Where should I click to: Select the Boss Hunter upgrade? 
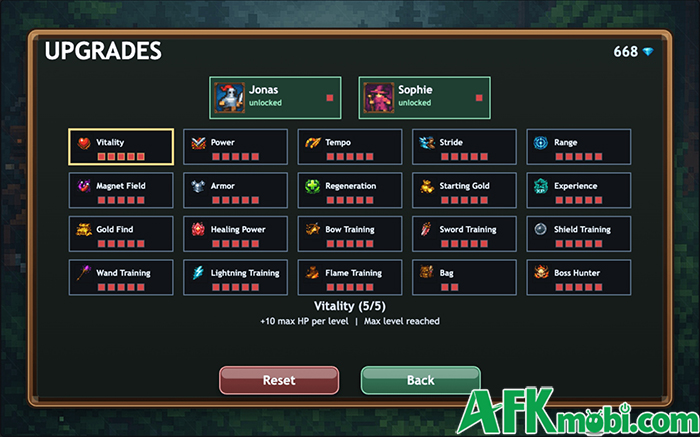579,277
